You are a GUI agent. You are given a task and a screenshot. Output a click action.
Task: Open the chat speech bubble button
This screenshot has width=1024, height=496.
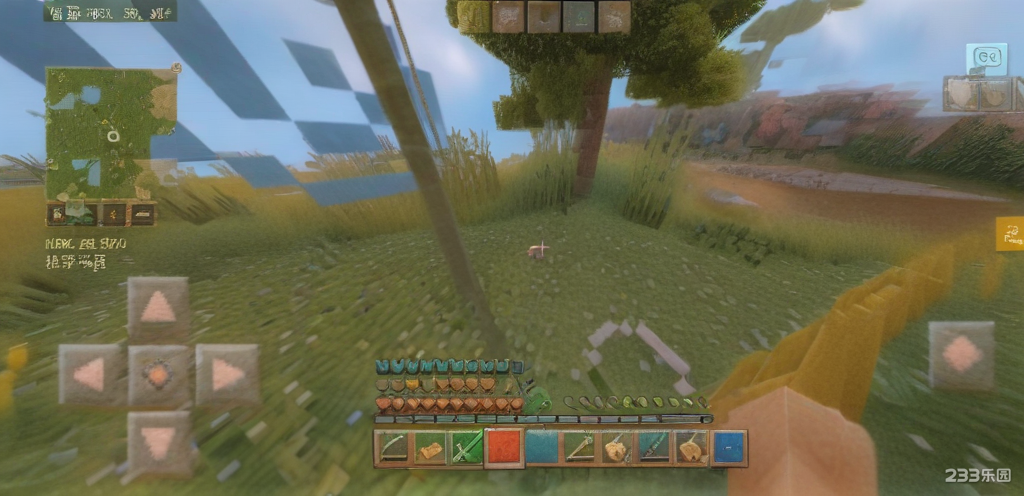(x=986, y=59)
